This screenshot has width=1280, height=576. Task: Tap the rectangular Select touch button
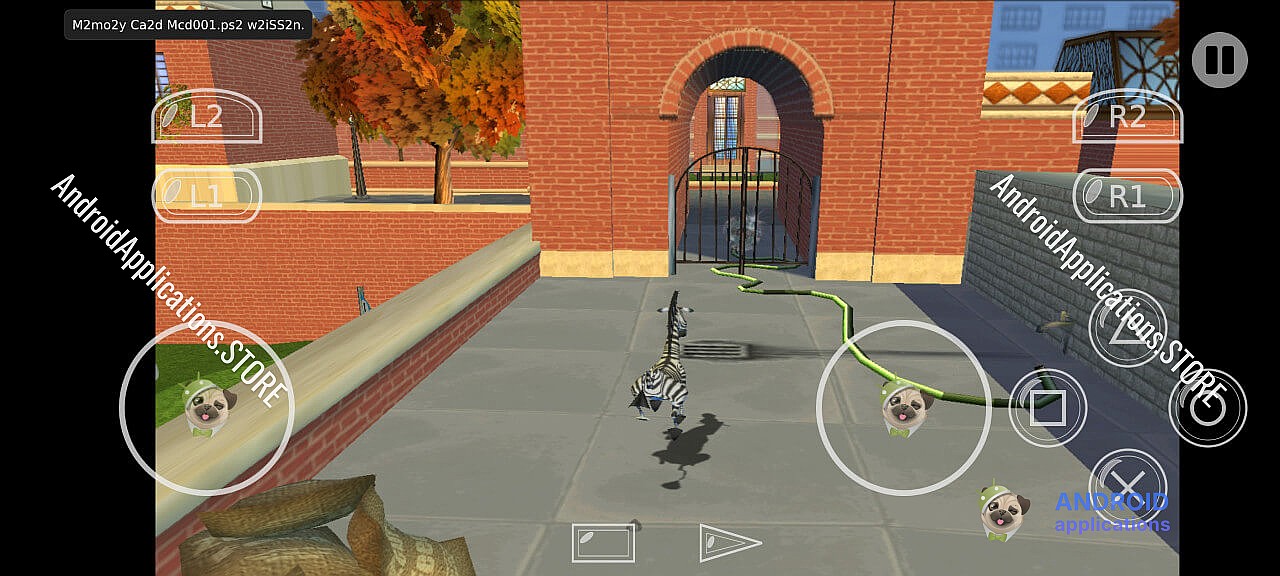603,543
